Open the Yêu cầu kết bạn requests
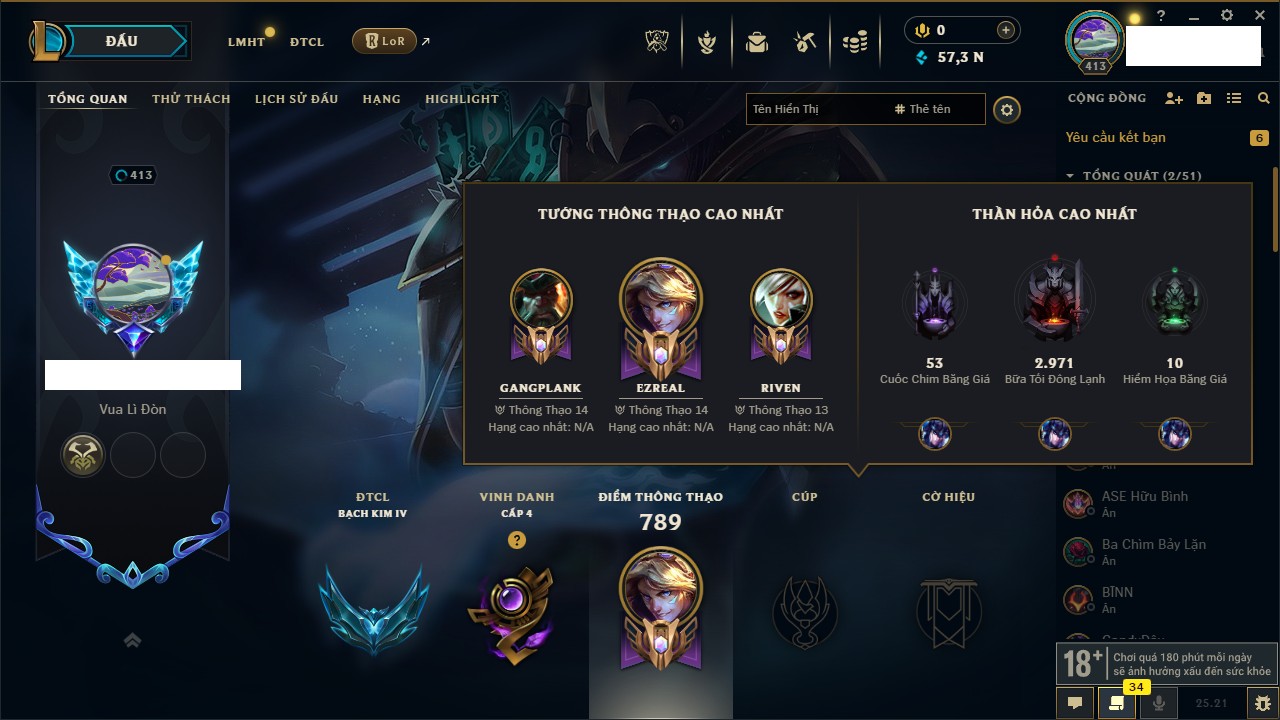Screen dimensions: 1280x720 click(1116, 137)
